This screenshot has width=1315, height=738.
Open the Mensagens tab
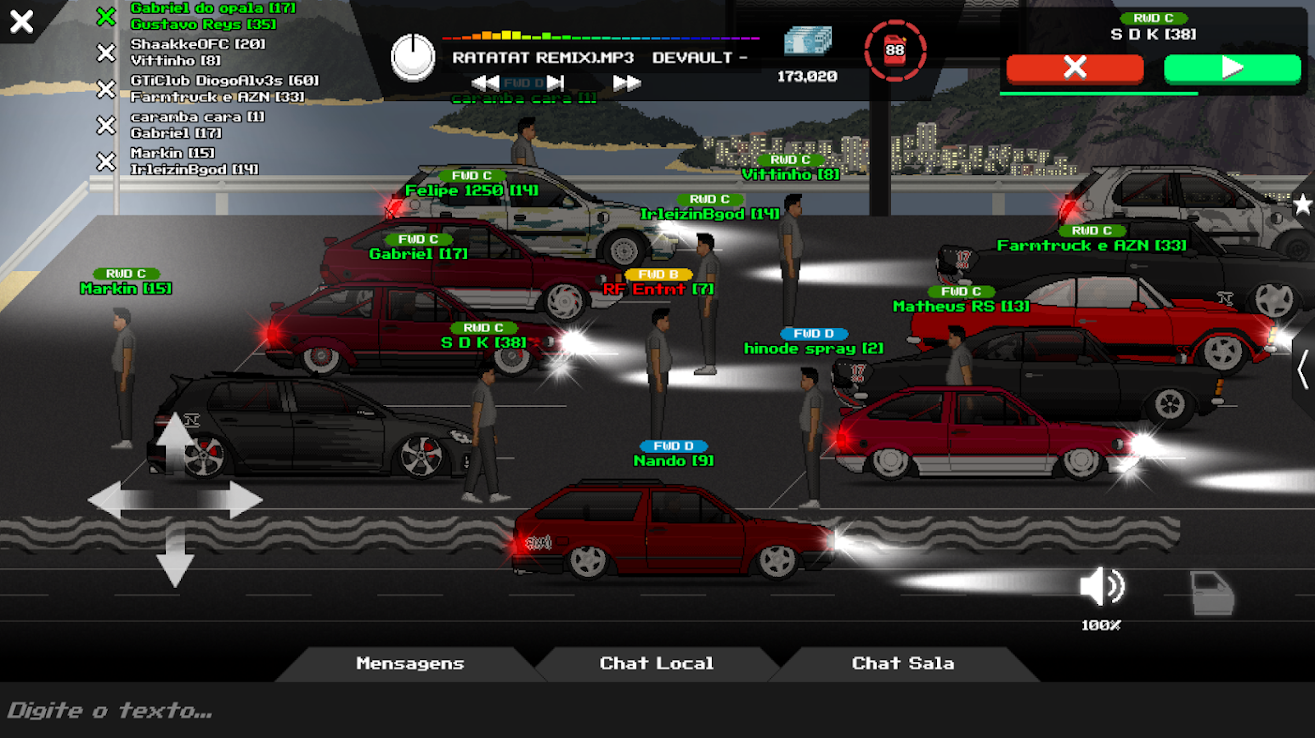tap(410, 663)
